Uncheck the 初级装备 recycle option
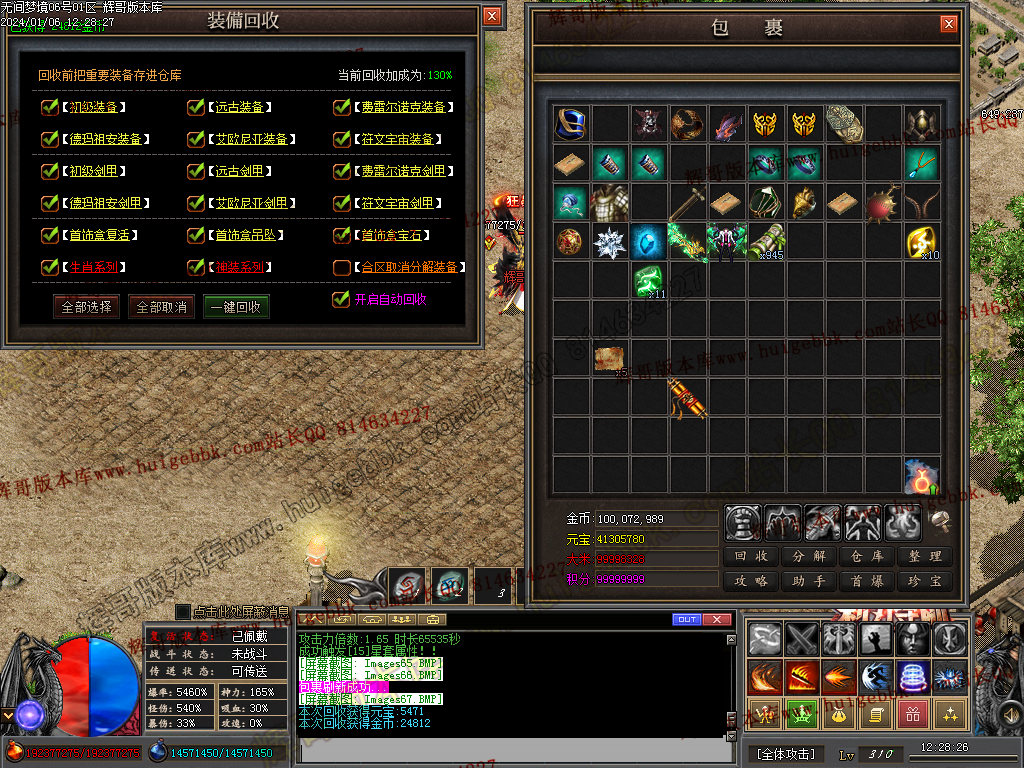The width and height of the screenshot is (1024, 768). pos(48,107)
